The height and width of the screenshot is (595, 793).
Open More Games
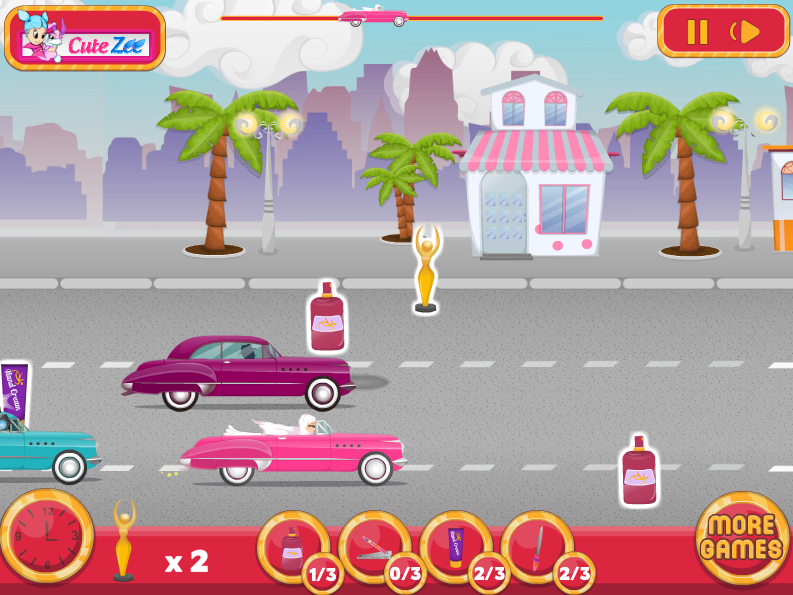(742, 538)
